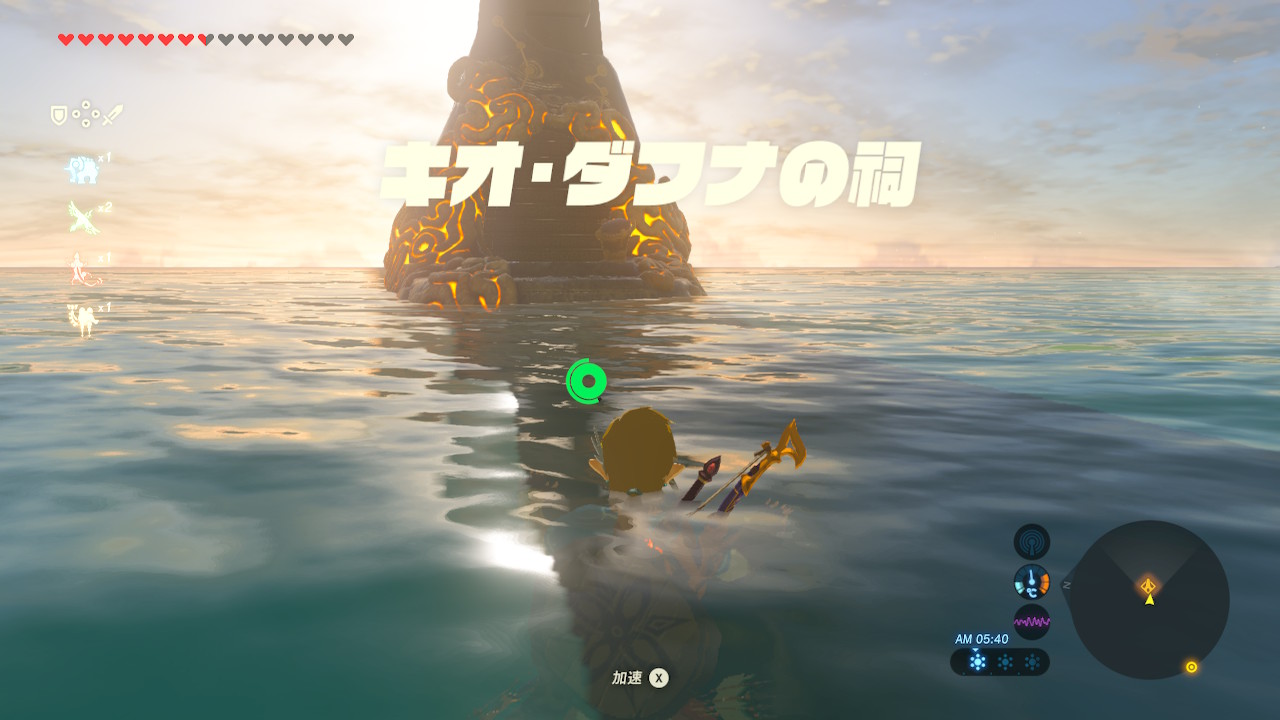Screen dimensions: 1280x720
Task: Select the shield icon in the quick menu
Action: click(x=59, y=116)
